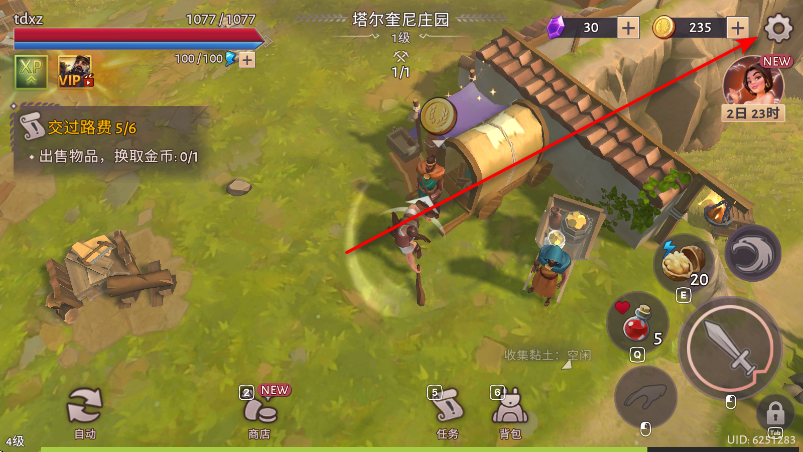This screenshot has height=452, width=803.
Task: Use the bow ranged weapon button
Action: point(647,401)
